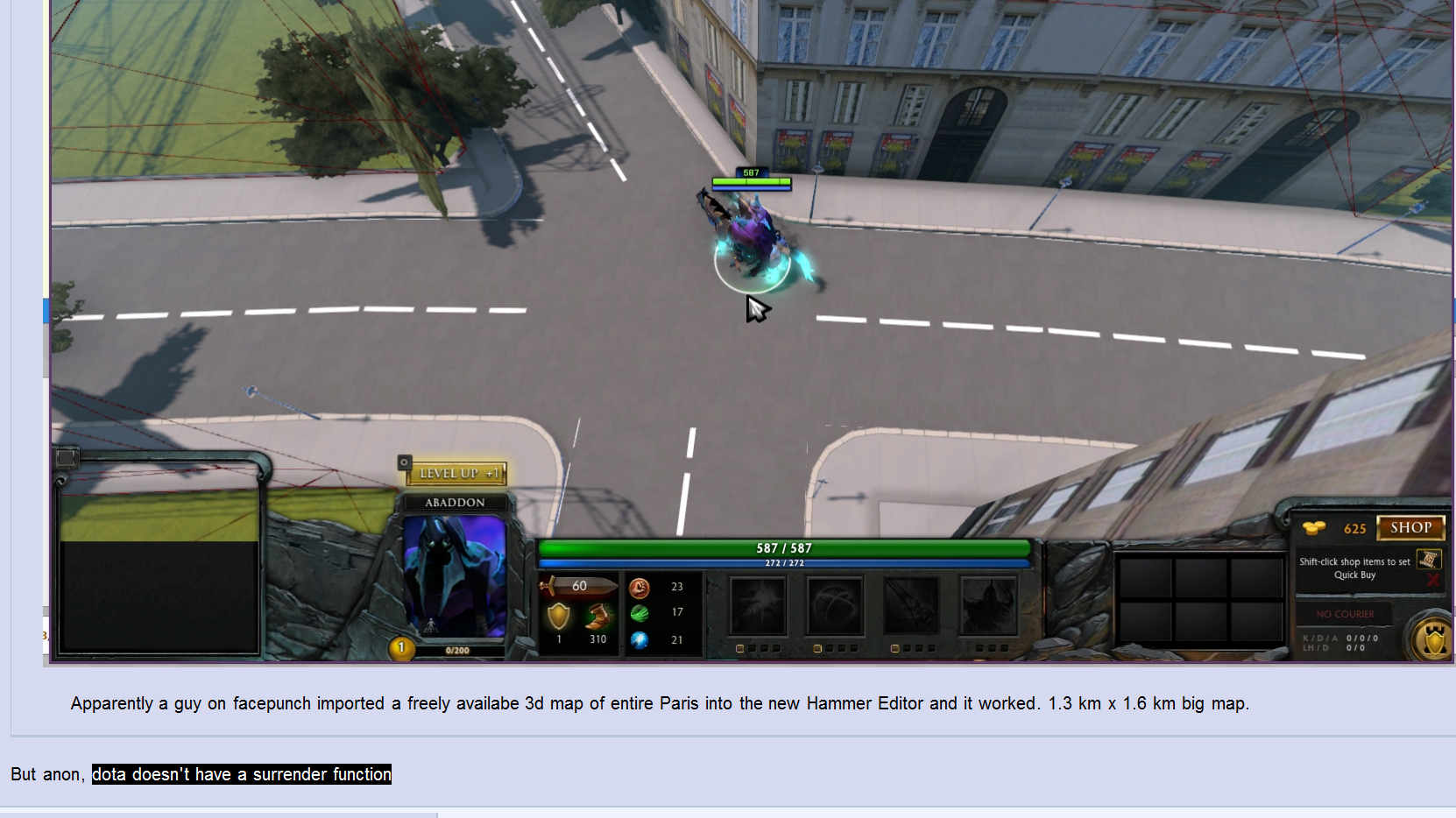Select the Curse of Avernus ability icon
1456x818 pixels.
click(x=911, y=605)
